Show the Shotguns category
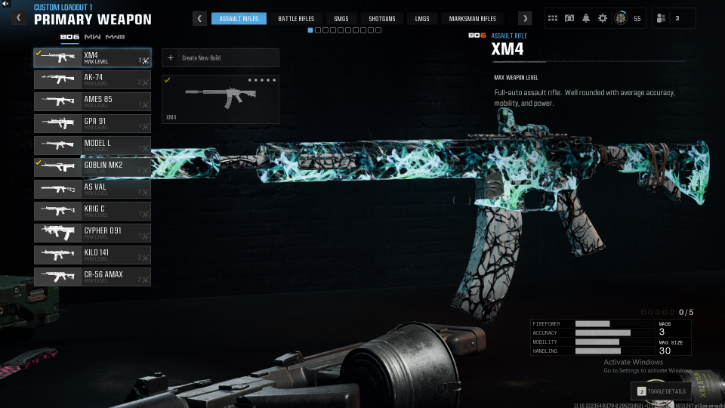Image resolution: width=725 pixels, height=408 pixels. tap(381, 18)
